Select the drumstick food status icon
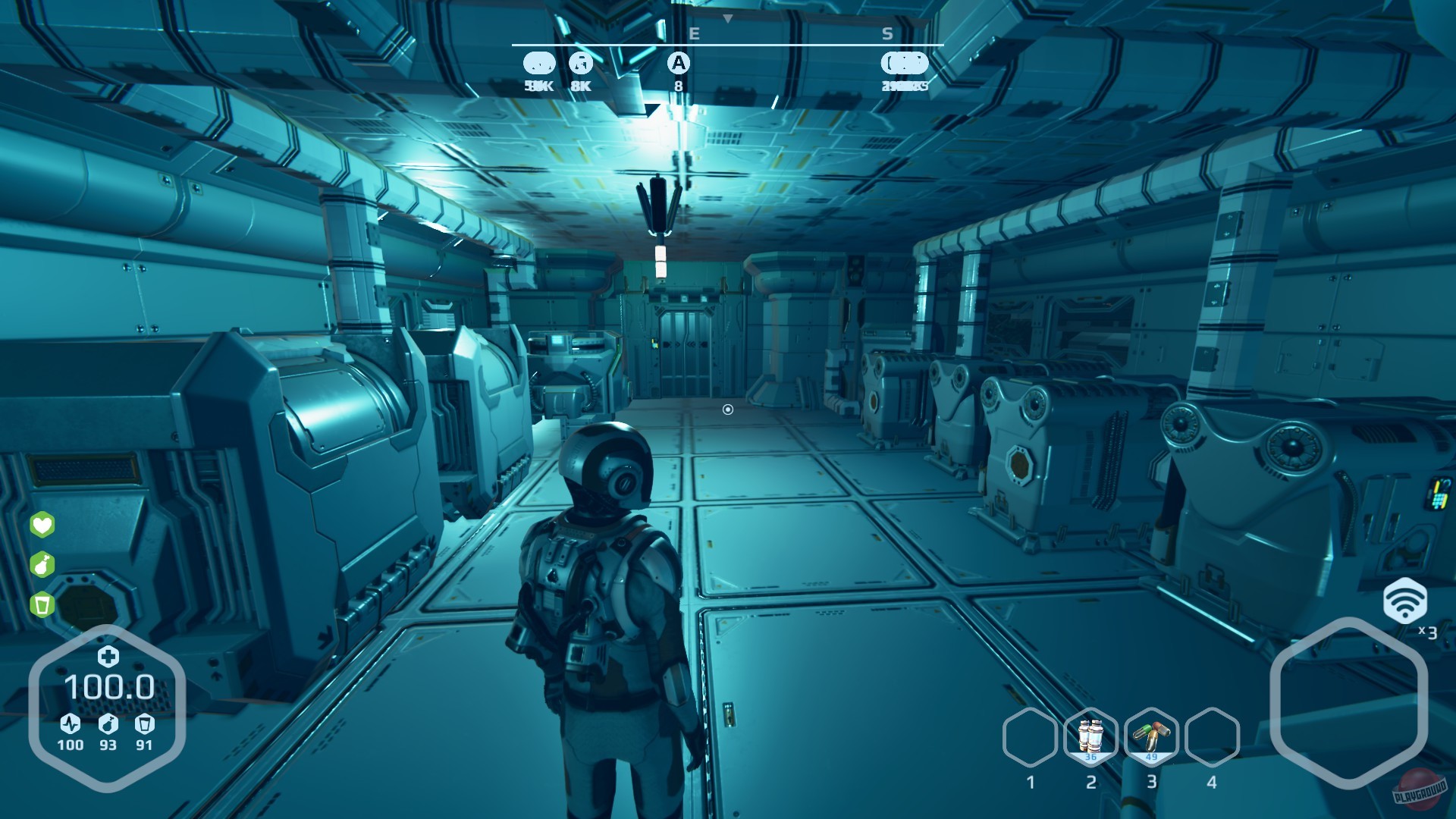 point(42,564)
